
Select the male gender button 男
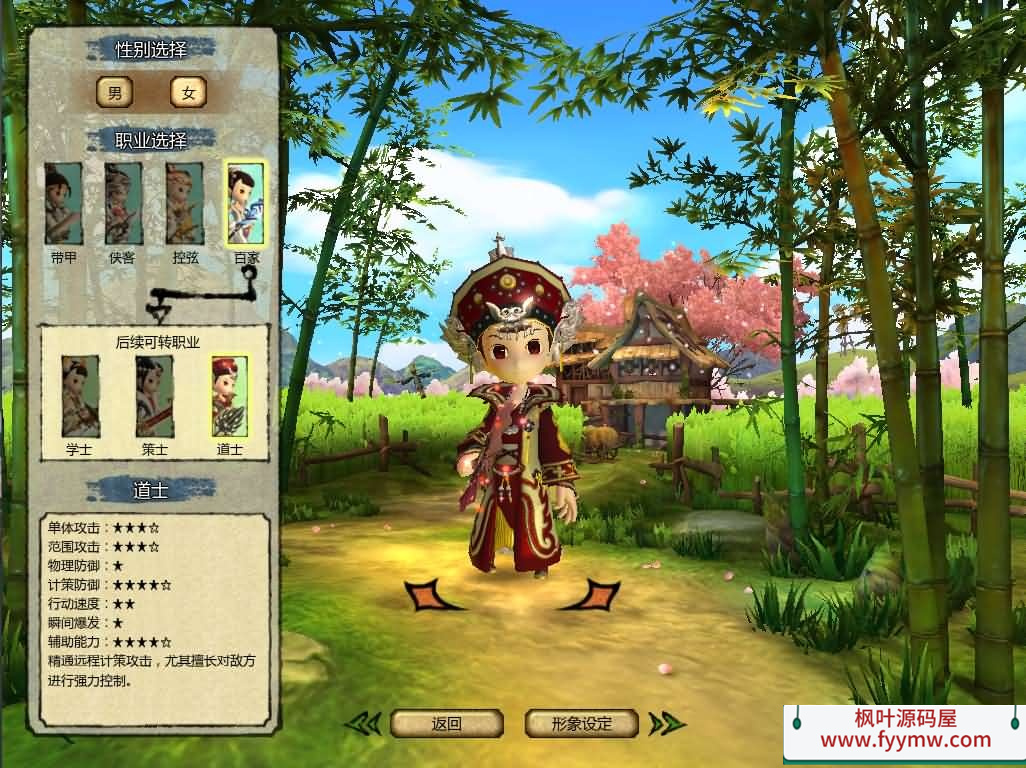click(x=114, y=93)
